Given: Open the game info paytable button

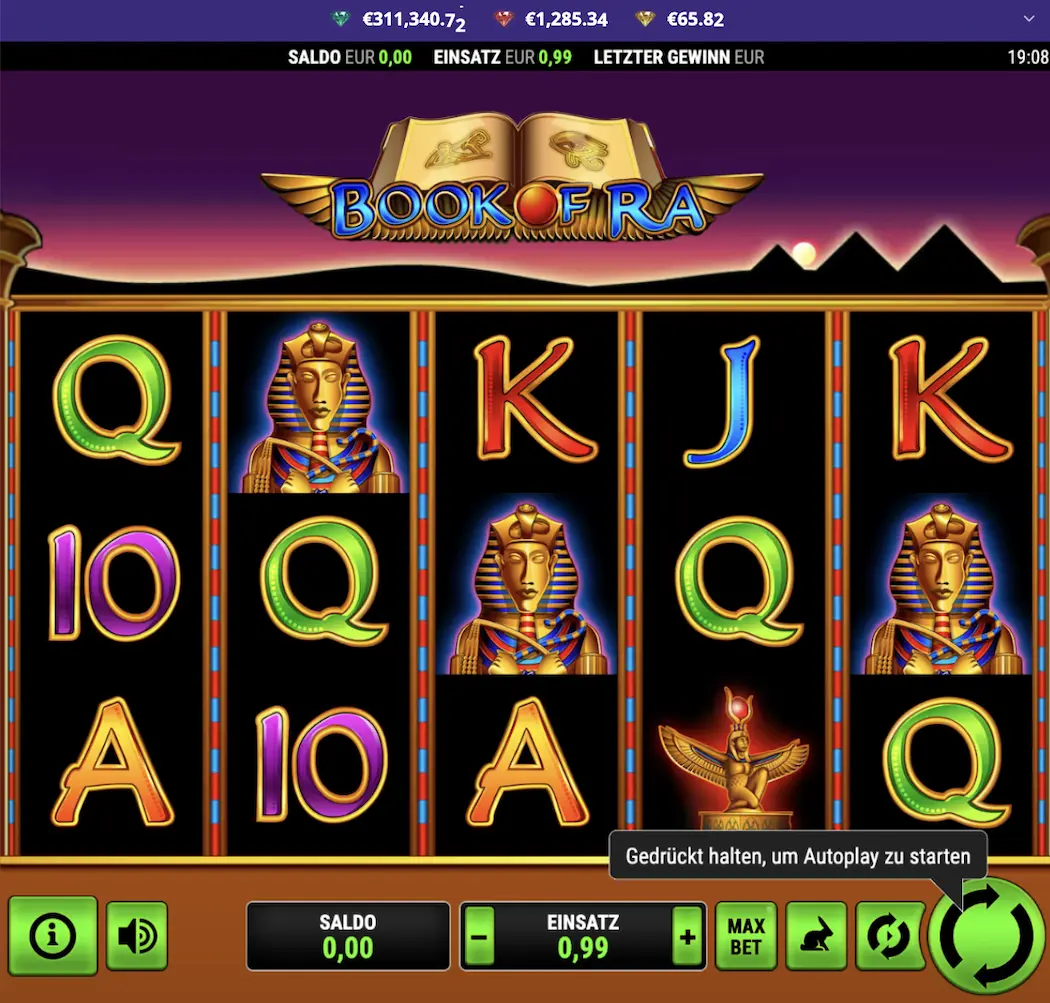Looking at the screenshot, I should (x=53, y=936).
